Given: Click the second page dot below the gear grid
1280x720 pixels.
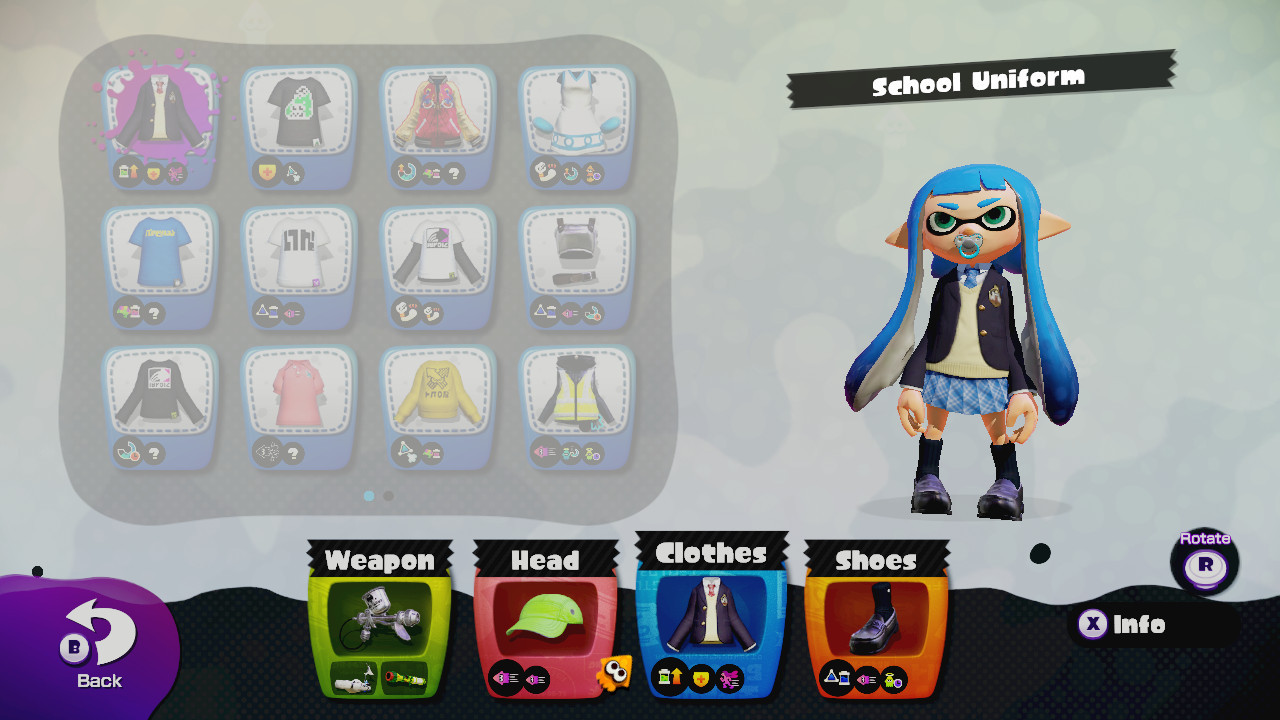Looking at the screenshot, I should [x=388, y=496].
